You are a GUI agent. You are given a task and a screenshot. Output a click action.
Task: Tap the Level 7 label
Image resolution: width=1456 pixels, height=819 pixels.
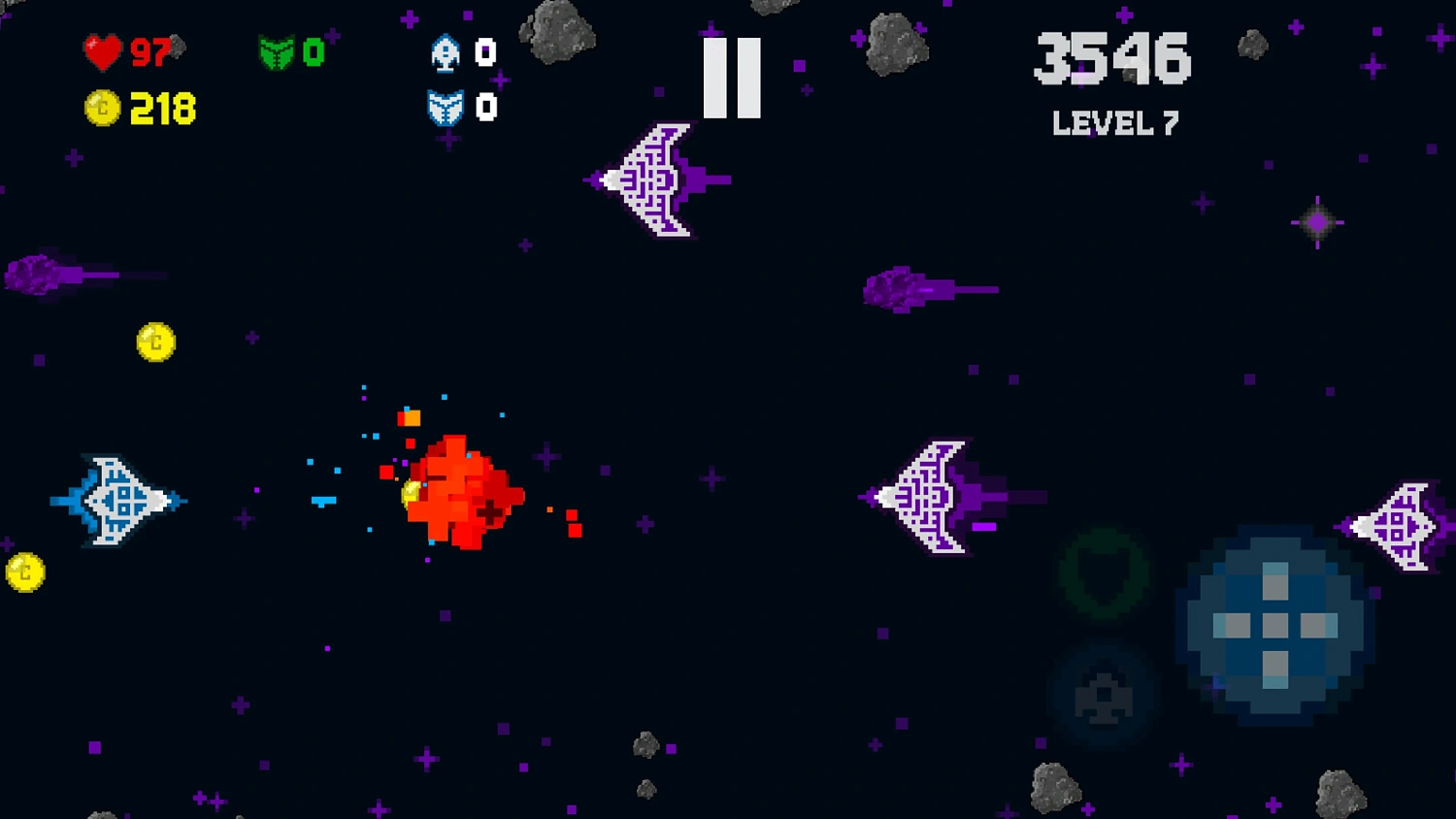point(1114,123)
